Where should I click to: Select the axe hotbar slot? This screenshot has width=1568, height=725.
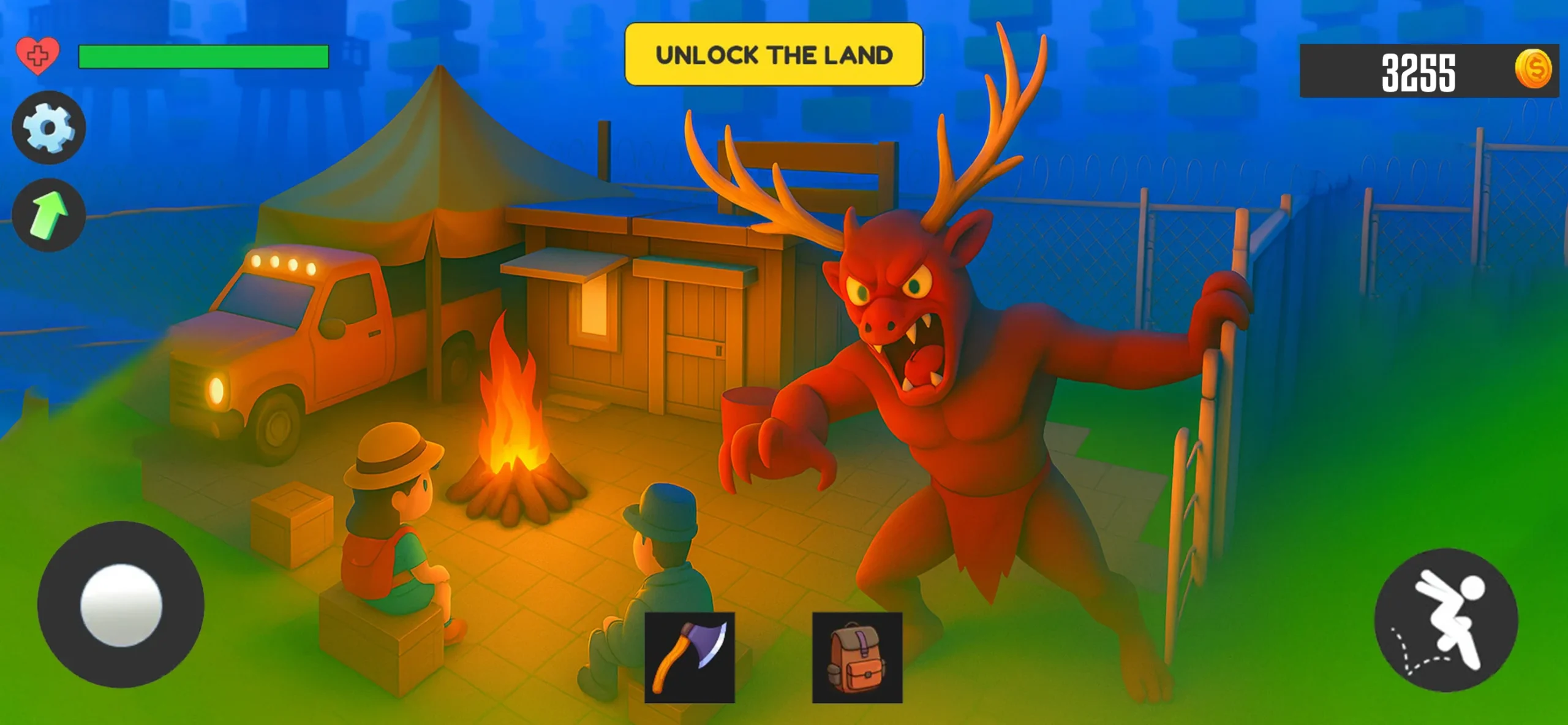tap(689, 657)
